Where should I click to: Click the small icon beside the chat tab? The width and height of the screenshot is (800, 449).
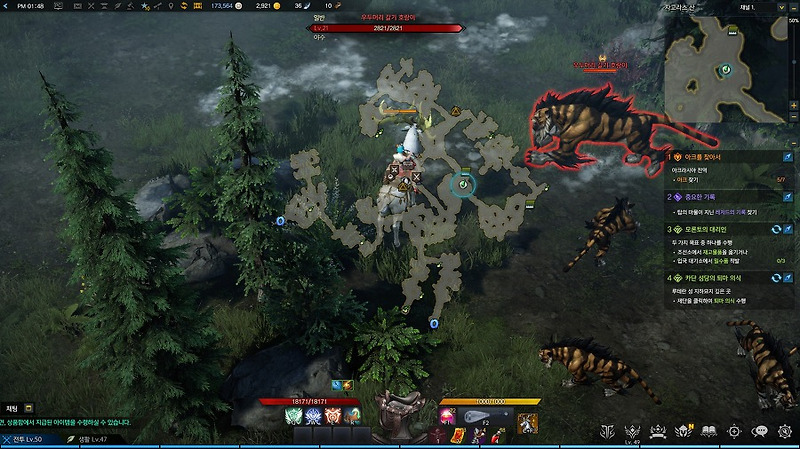click(x=29, y=408)
